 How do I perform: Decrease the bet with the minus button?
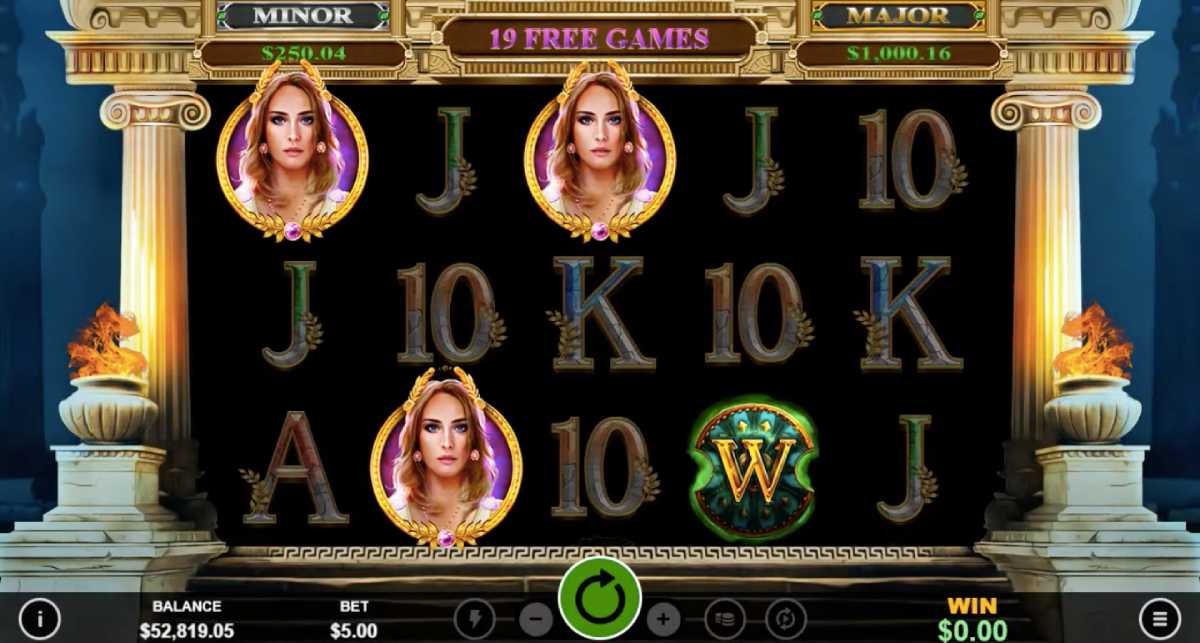(x=535, y=618)
